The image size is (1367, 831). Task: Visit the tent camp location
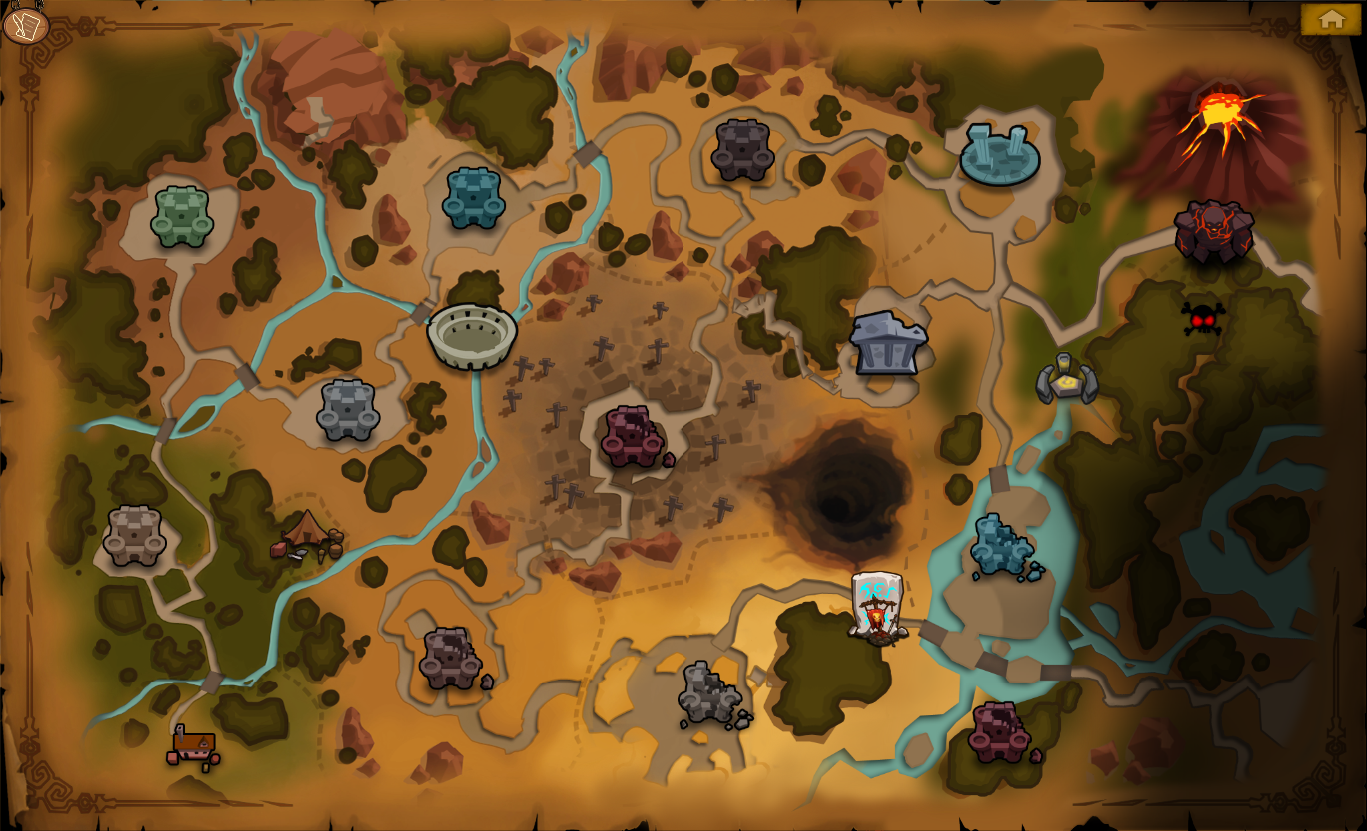point(308,536)
